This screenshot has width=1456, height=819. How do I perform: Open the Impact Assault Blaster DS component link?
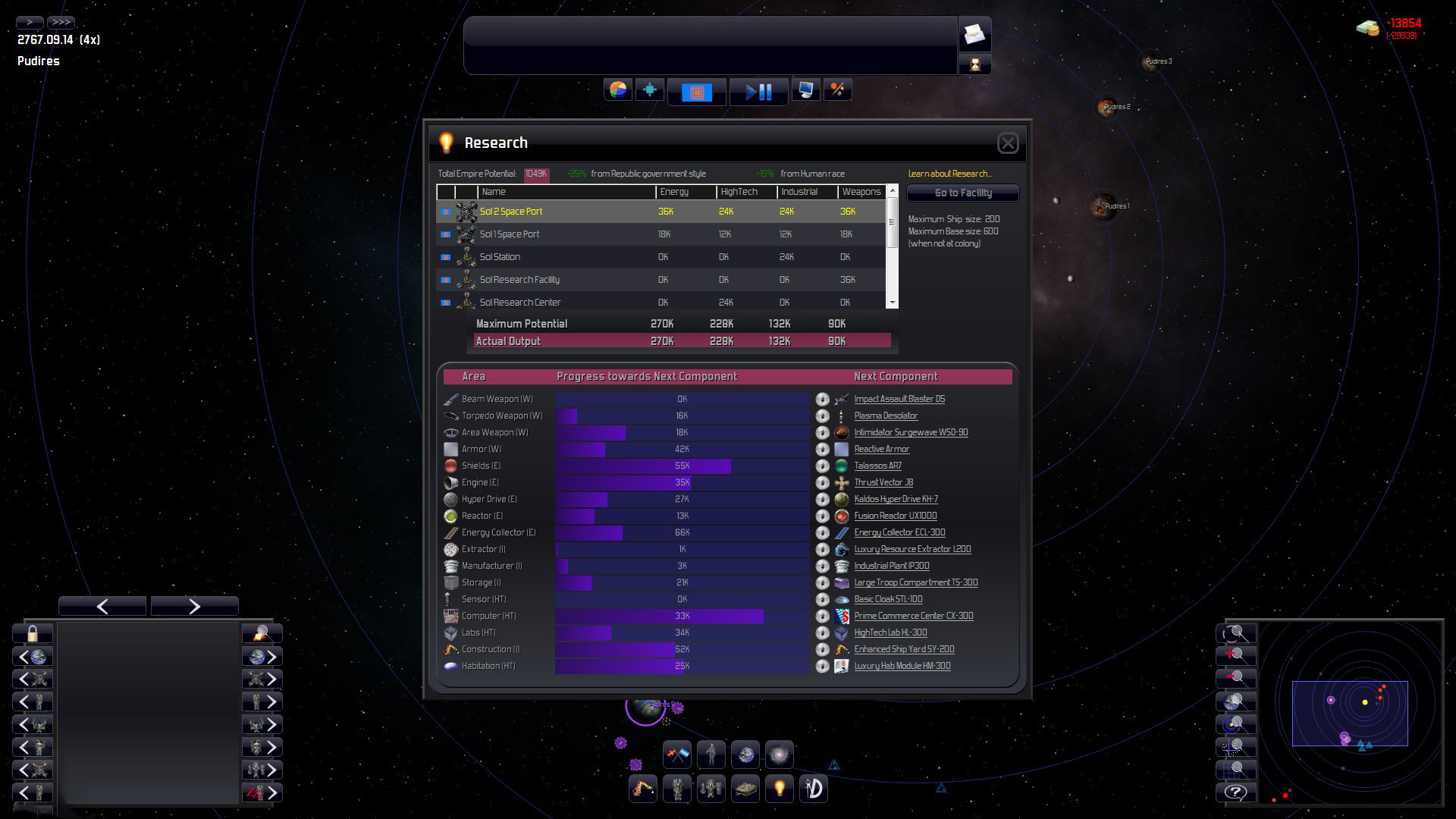click(899, 399)
